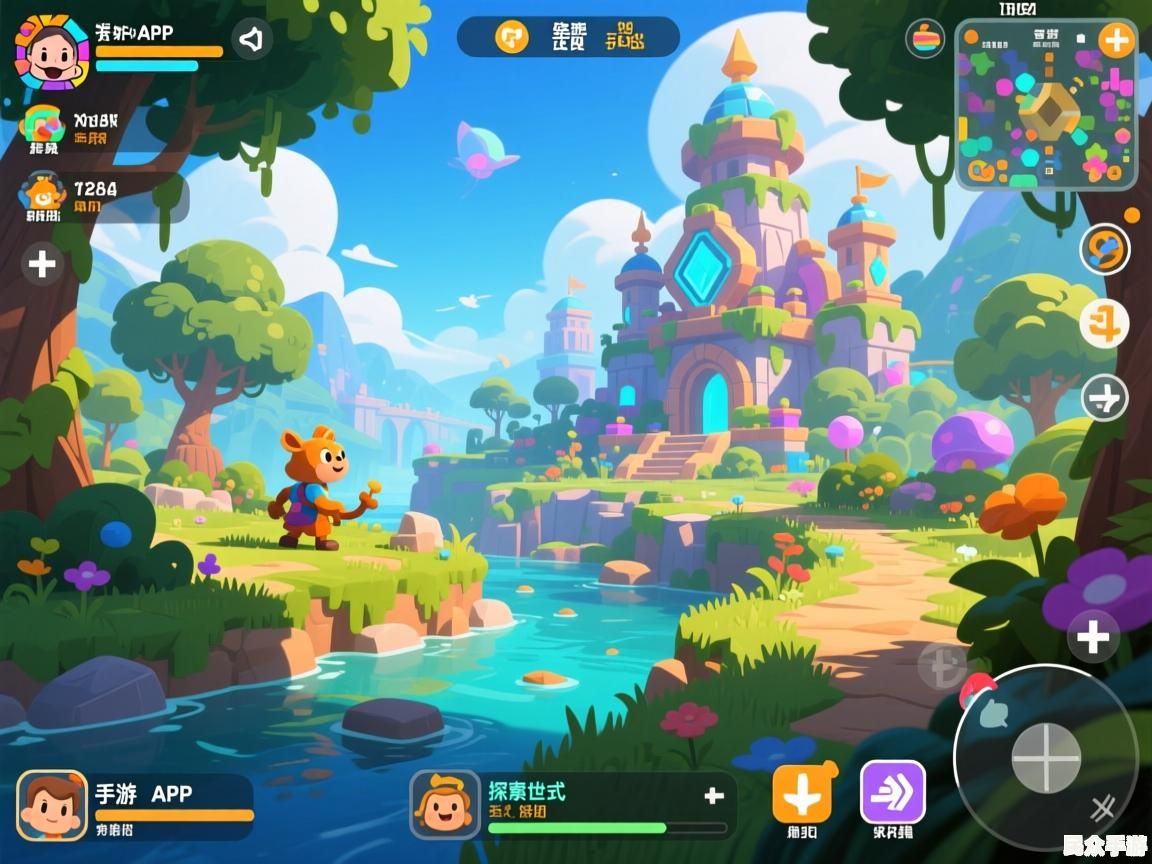Tap the gray round button with white symbol

coord(1105,398)
